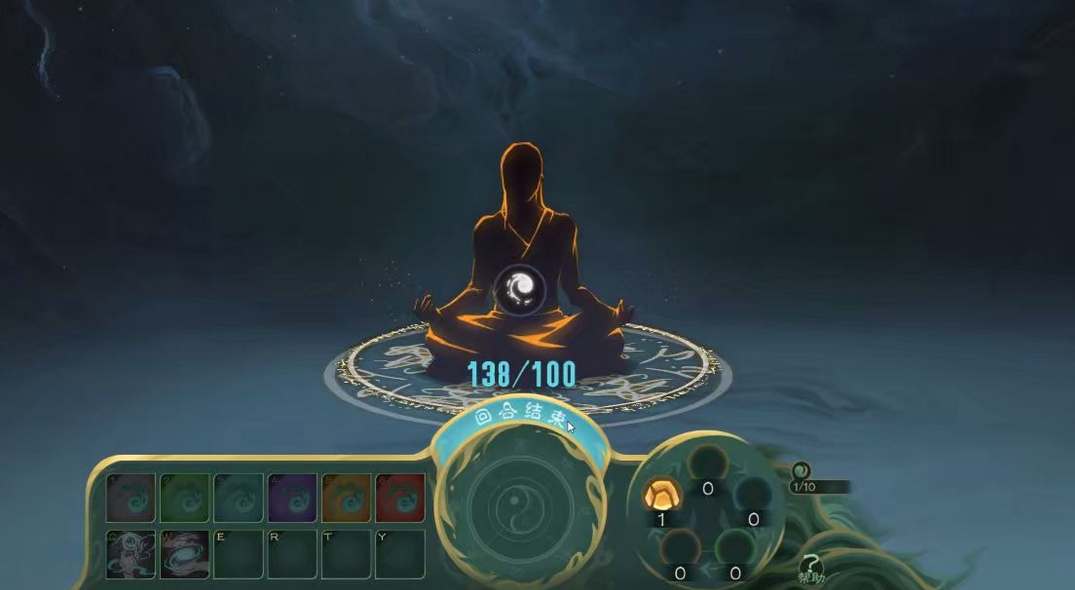Pick the grey swirl skill slot

pos(130,497)
